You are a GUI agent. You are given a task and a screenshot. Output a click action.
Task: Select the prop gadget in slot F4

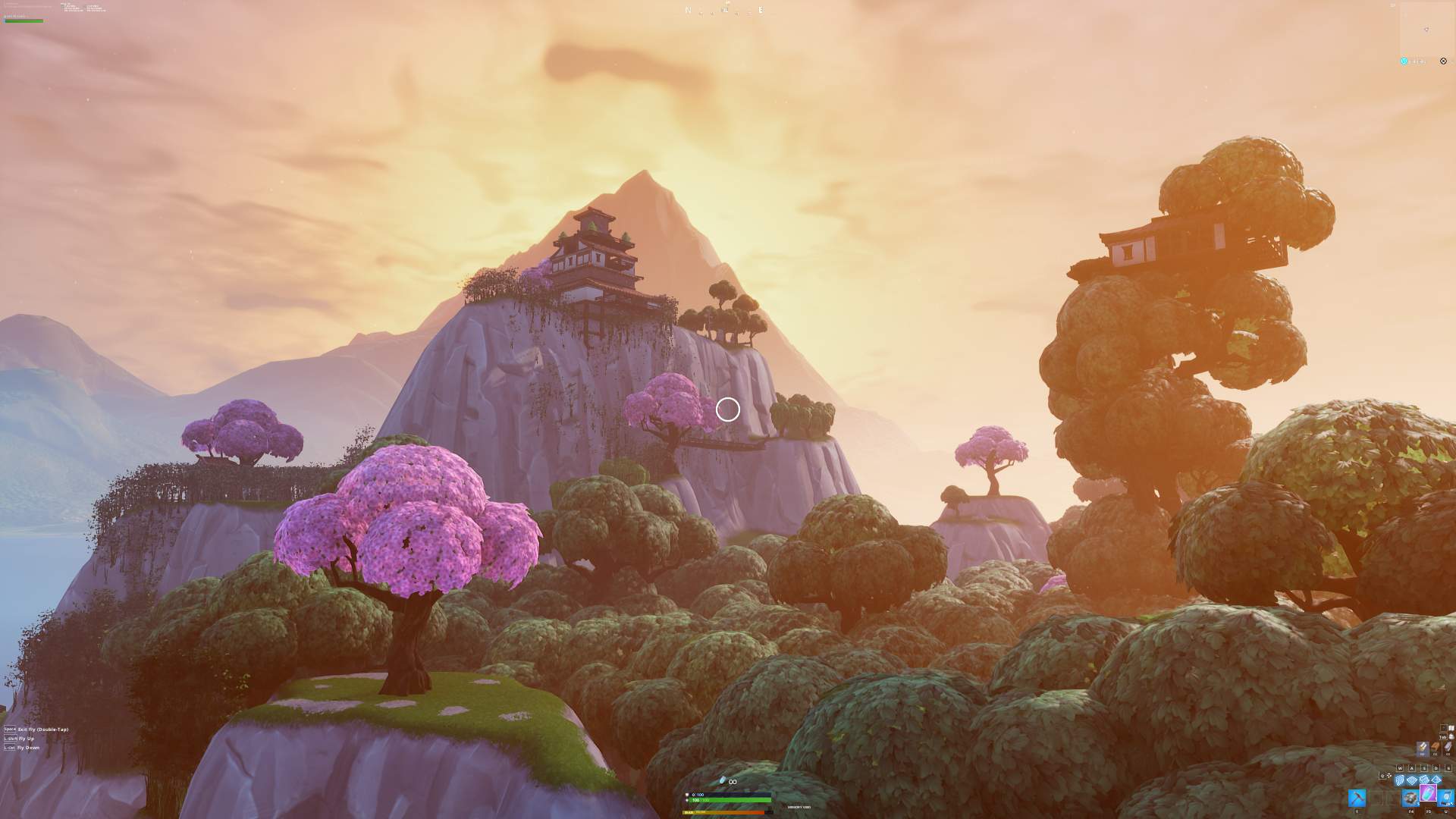pos(1411,797)
